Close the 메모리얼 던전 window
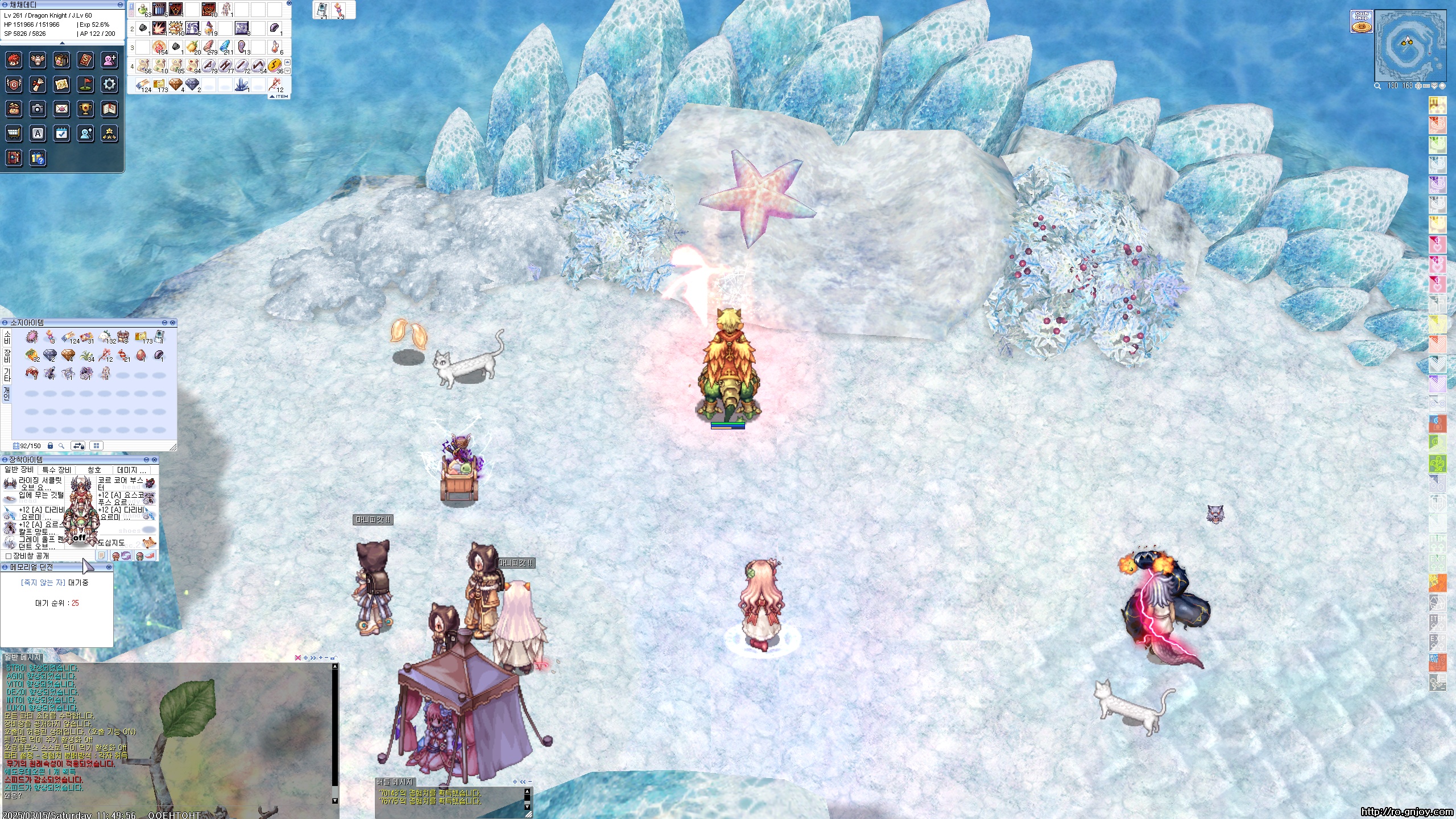Viewport: 1456px width, 819px height. pyautogui.click(x=109, y=567)
